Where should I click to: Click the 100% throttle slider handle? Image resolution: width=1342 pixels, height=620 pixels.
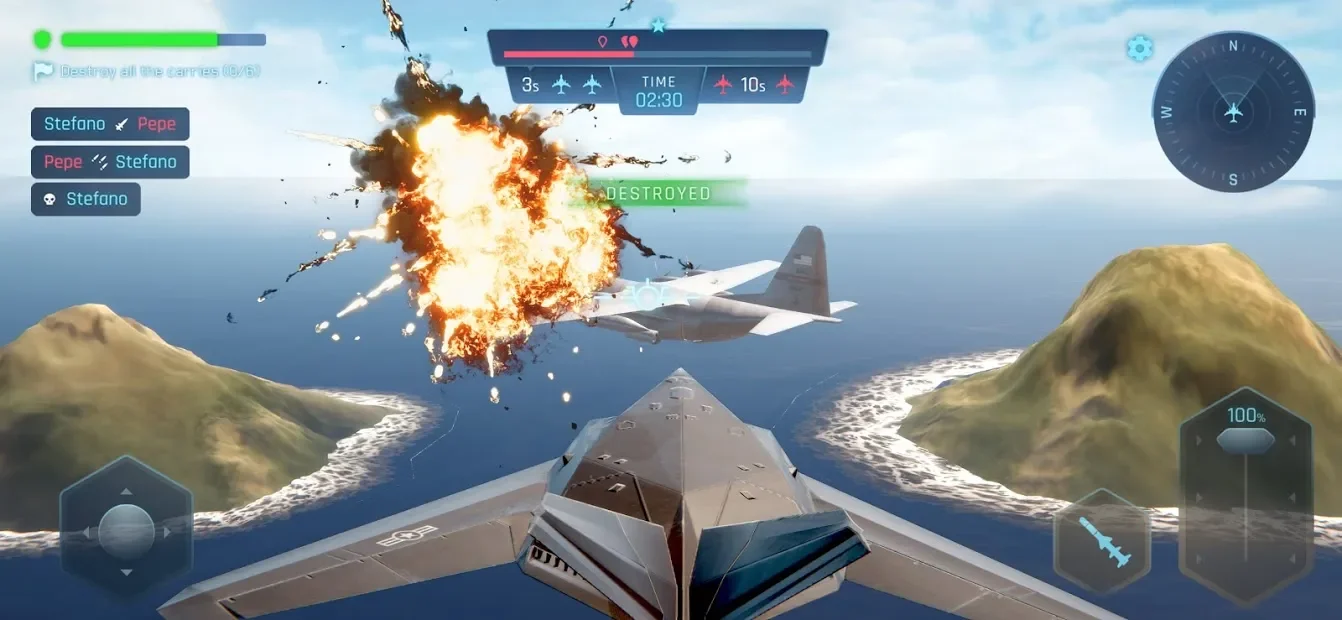(1245, 440)
